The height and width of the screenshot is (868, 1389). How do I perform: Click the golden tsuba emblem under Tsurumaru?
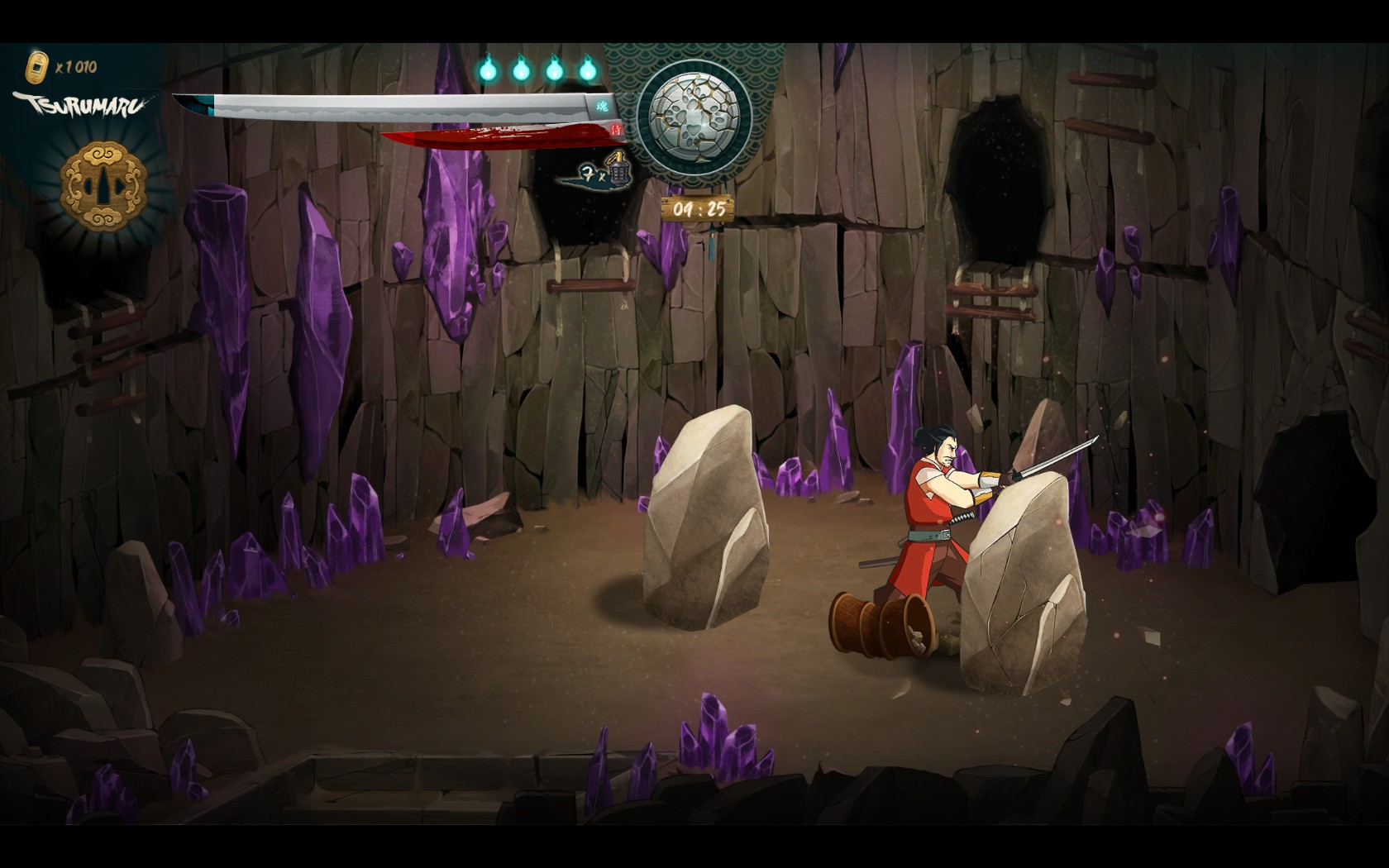(103, 184)
